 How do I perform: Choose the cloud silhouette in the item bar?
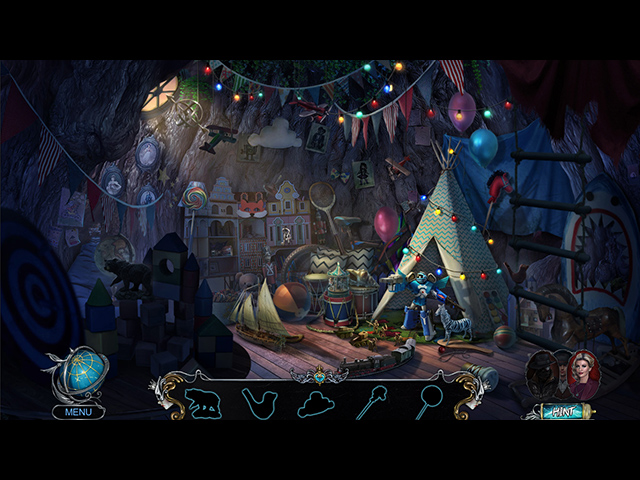316,402
